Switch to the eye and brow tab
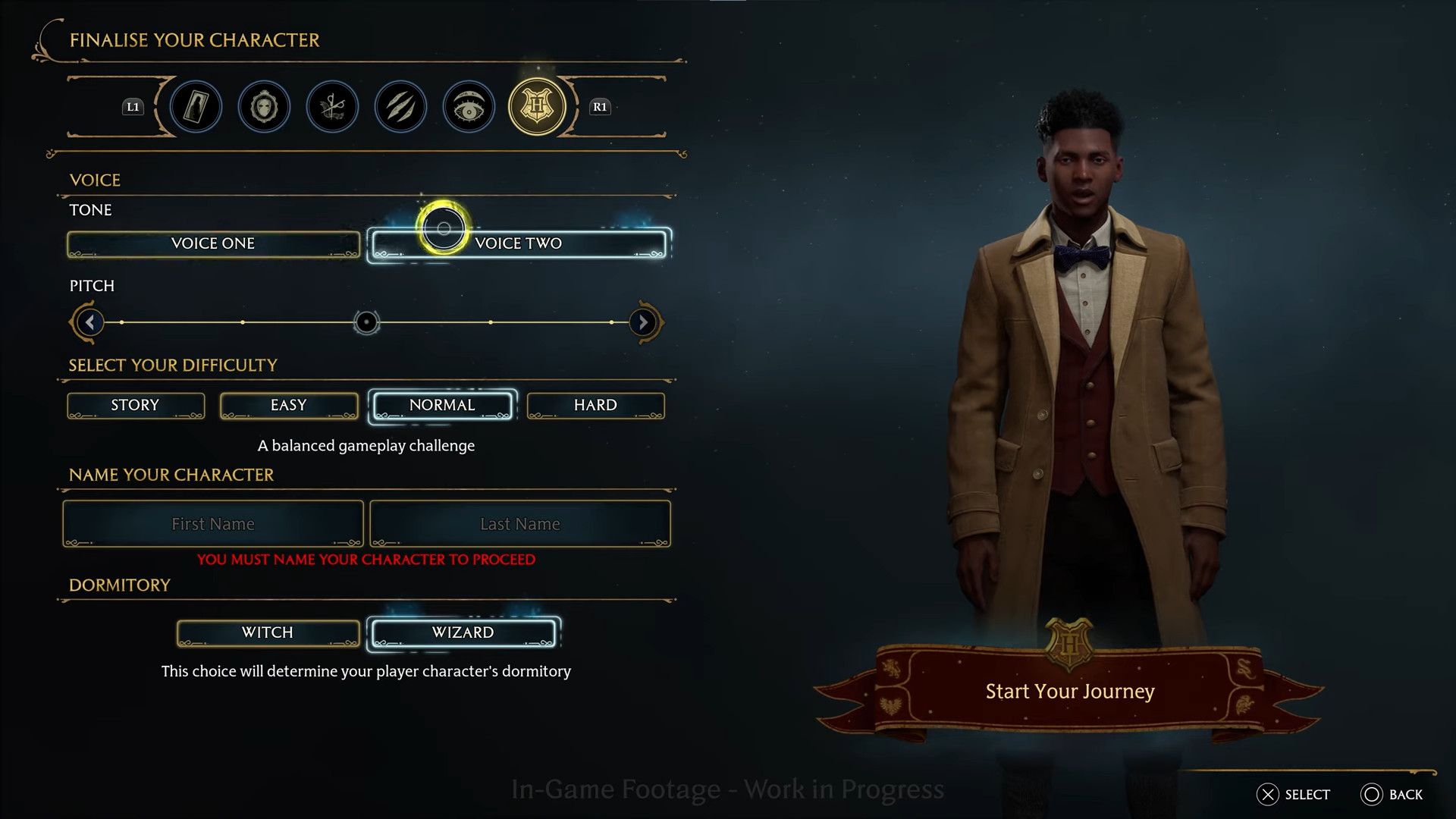This screenshot has height=819, width=1456. tap(469, 107)
